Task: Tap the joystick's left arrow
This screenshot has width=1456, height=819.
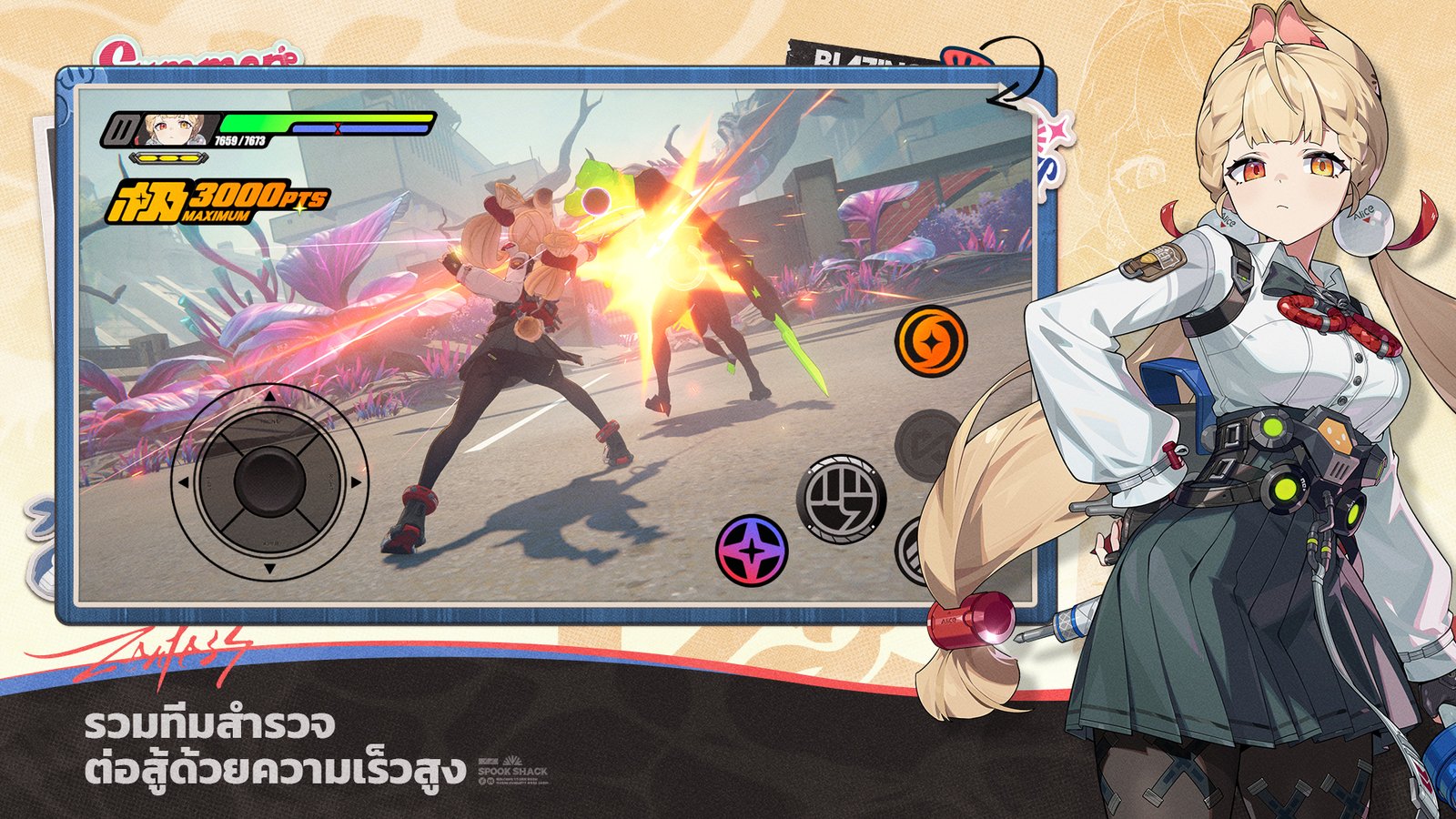Action: [184, 482]
